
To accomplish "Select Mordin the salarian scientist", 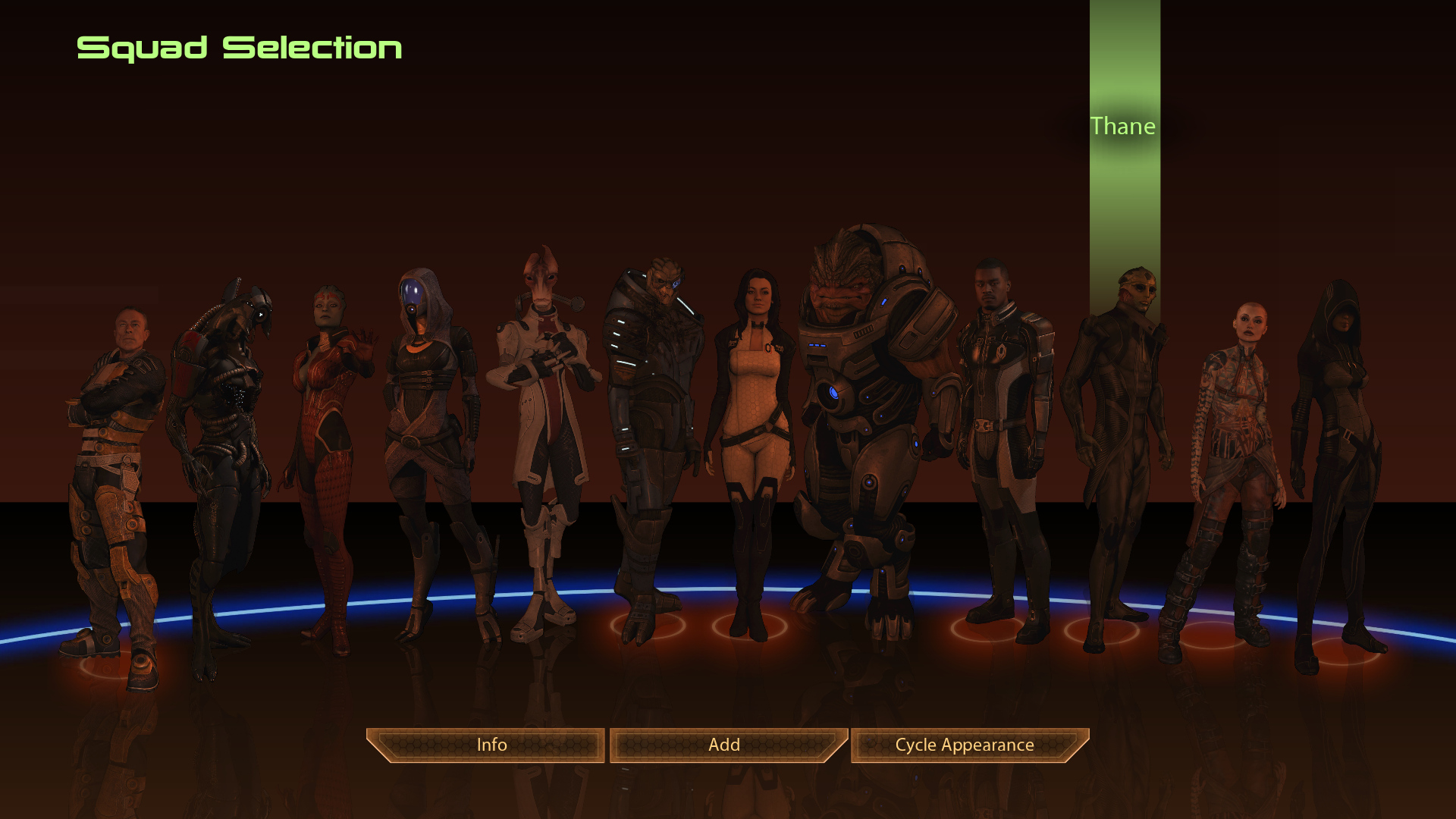I will click(x=542, y=425).
